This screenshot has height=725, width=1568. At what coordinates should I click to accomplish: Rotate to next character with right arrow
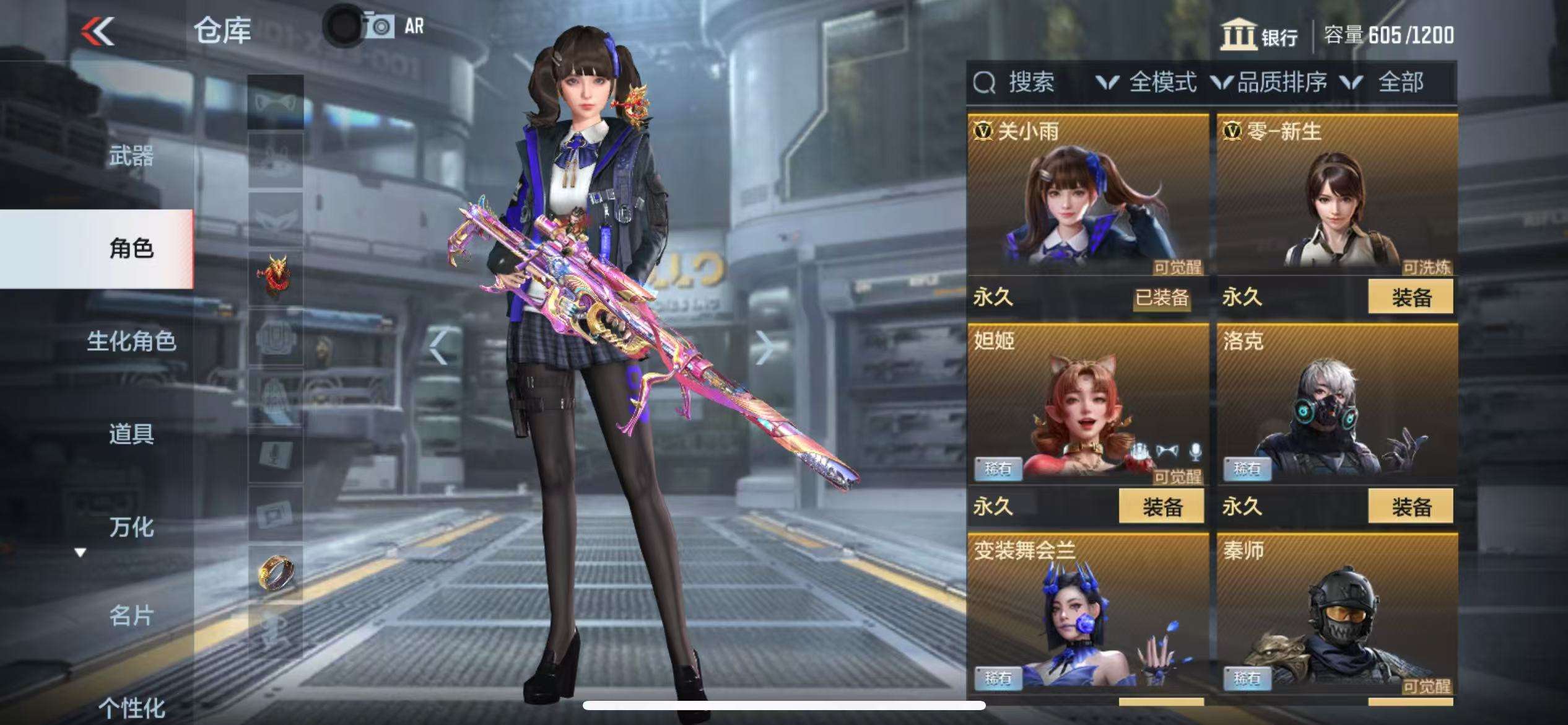click(764, 348)
